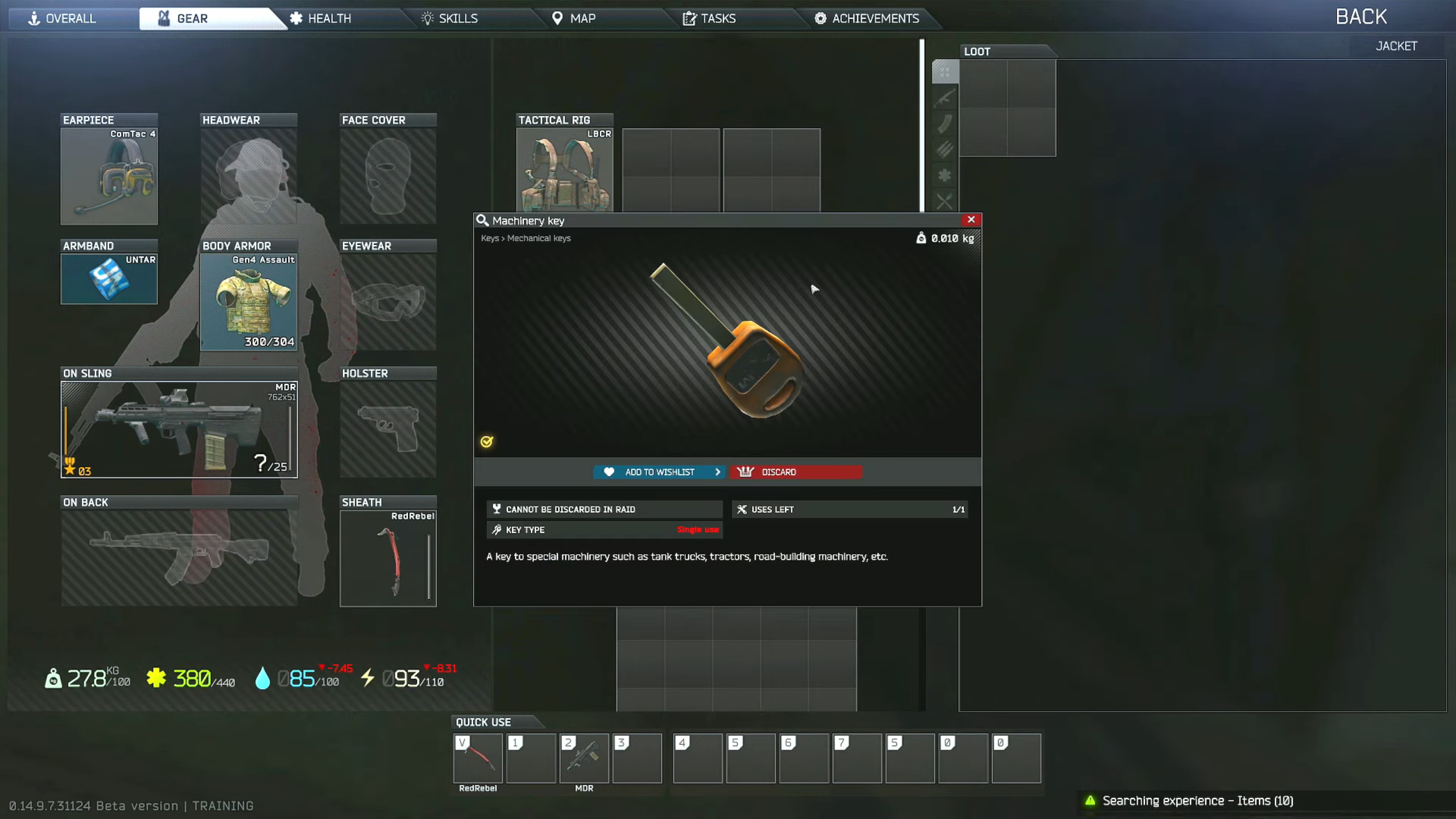Select the meds filter in the loot panel

pyautogui.click(x=944, y=175)
